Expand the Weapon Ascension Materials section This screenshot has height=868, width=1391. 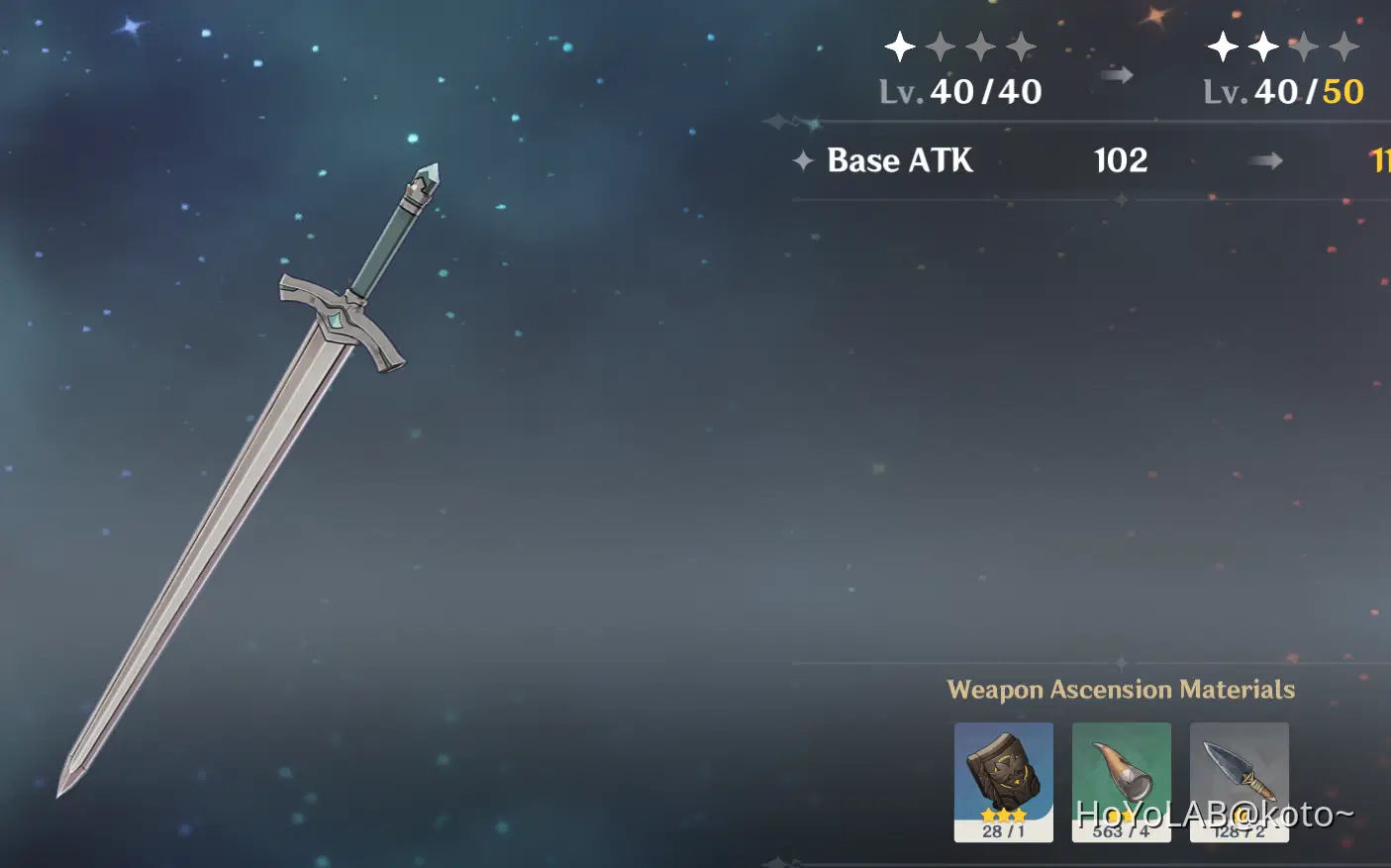(1123, 690)
